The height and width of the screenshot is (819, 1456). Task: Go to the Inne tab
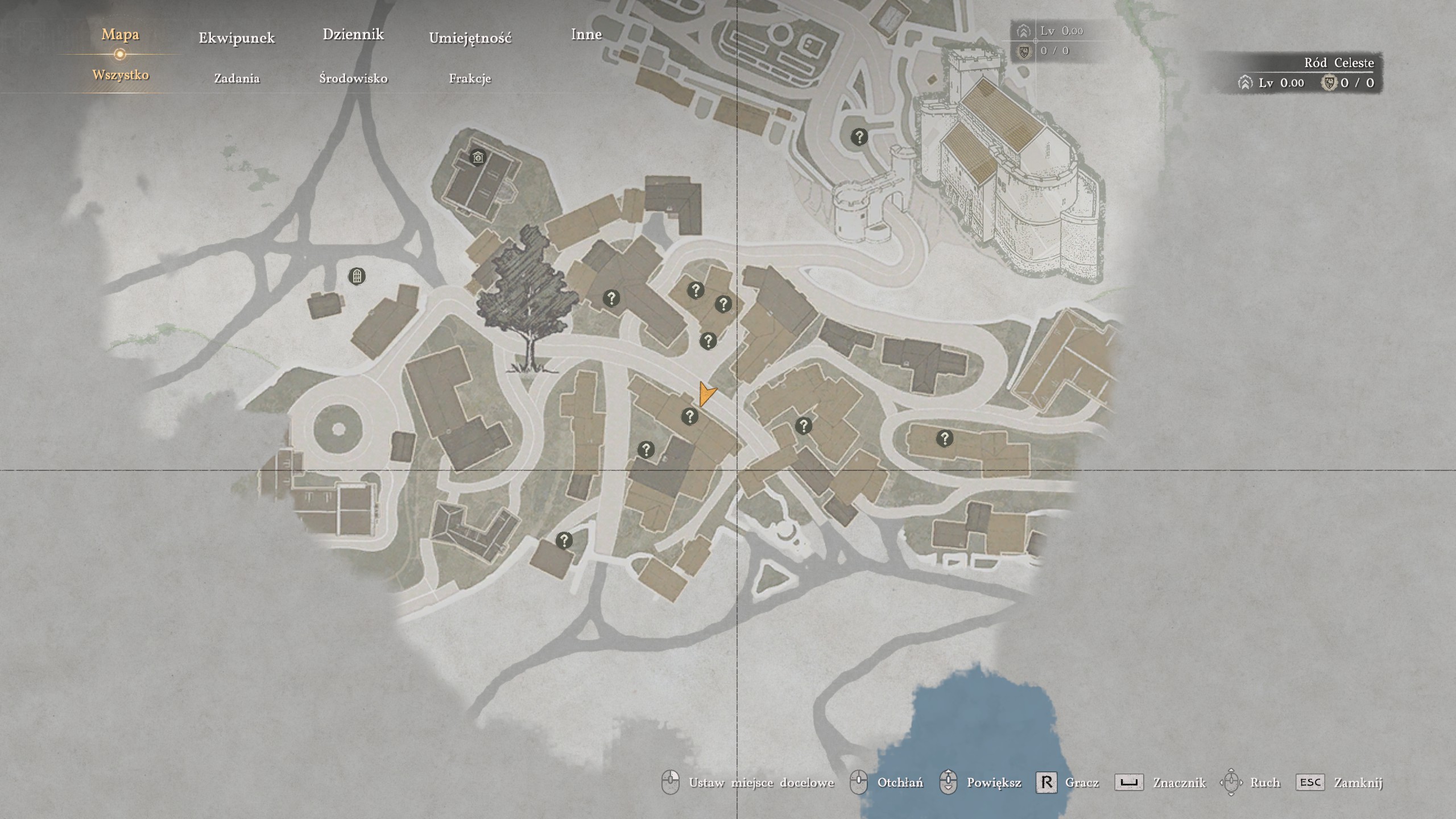click(x=586, y=34)
